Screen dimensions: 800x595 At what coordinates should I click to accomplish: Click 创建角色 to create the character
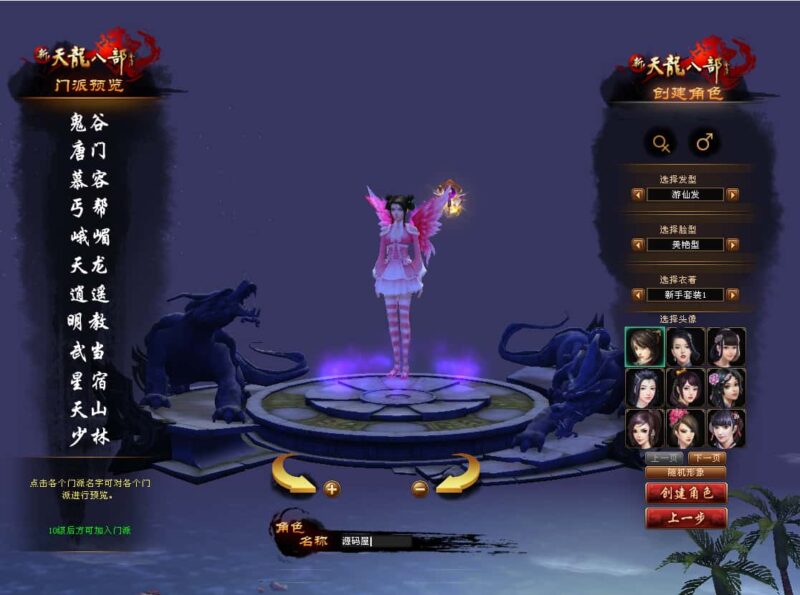(x=685, y=493)
